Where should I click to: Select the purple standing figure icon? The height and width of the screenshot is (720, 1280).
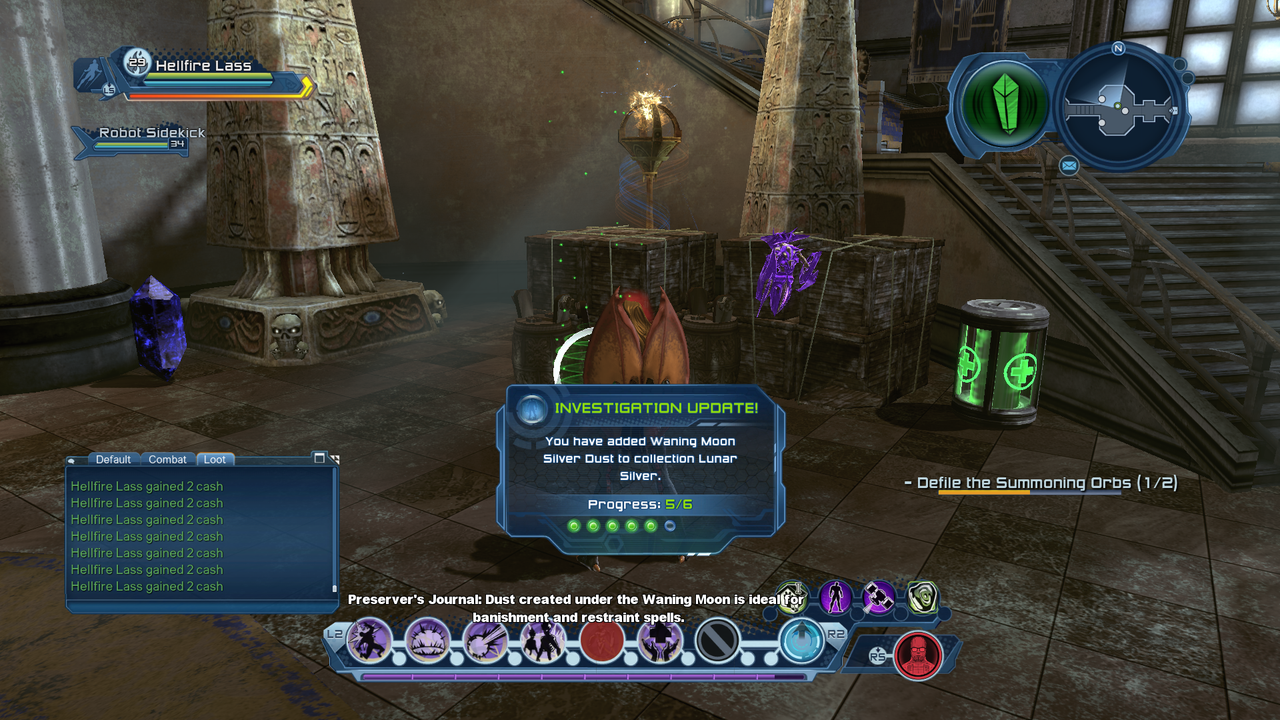coord(836,598)
